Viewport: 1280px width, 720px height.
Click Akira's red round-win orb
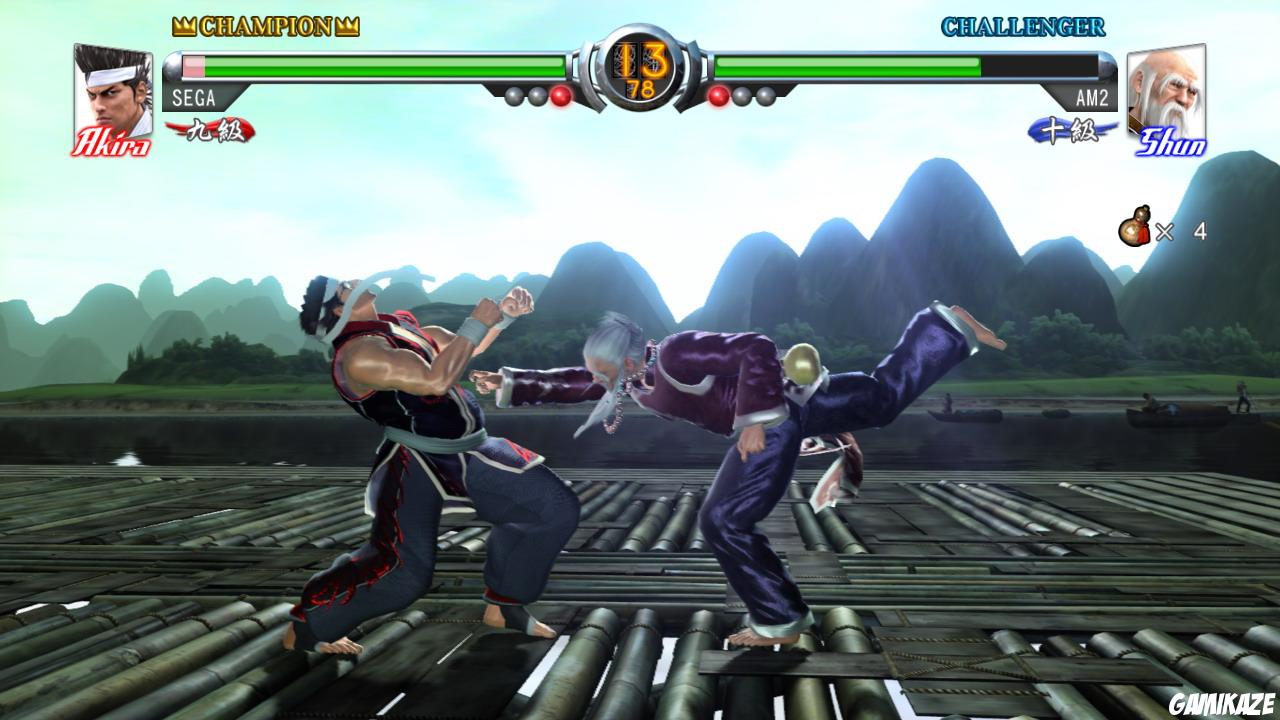pos(558,97)
